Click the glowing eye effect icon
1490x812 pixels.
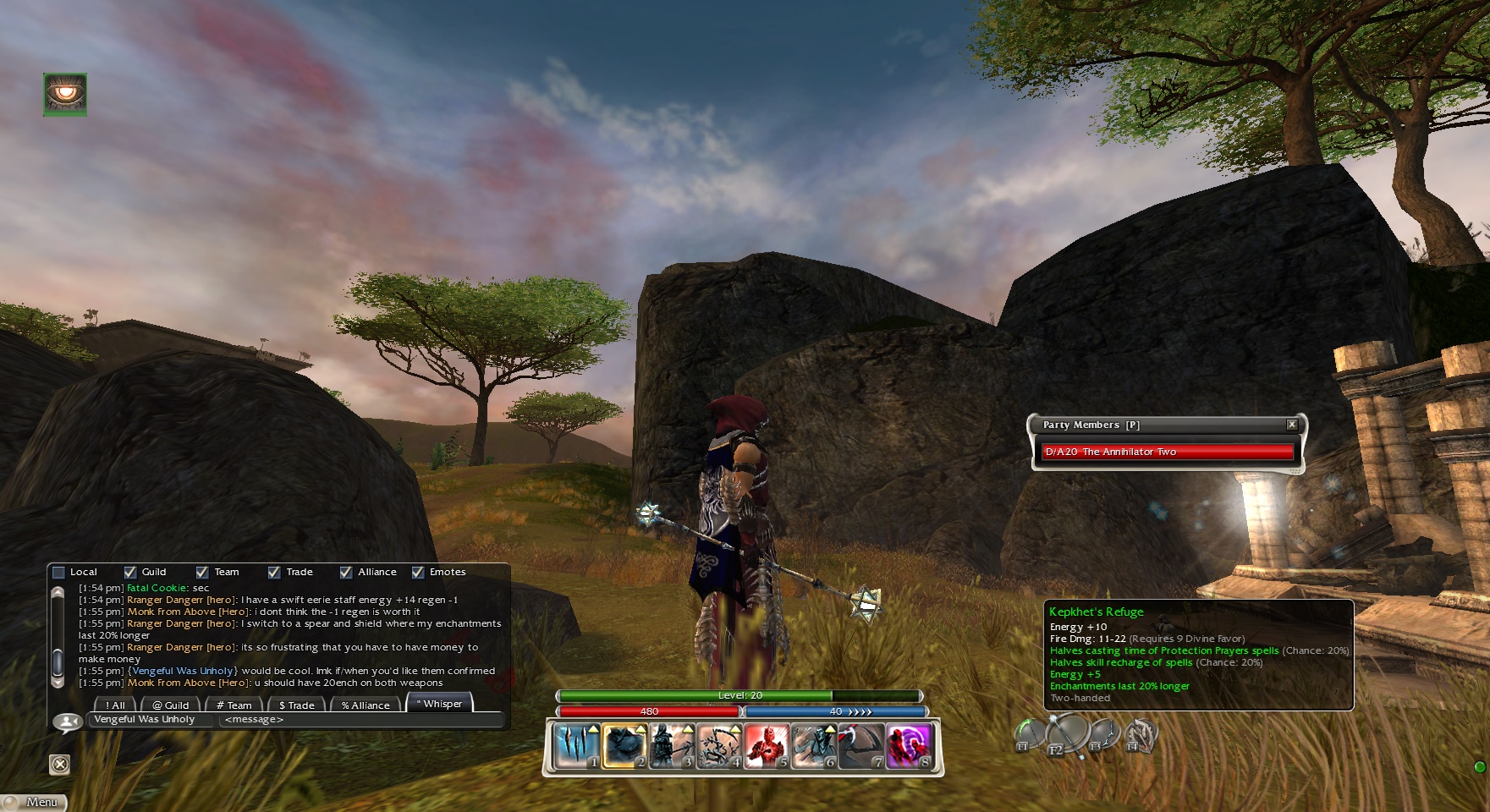[x=65, y=94]
